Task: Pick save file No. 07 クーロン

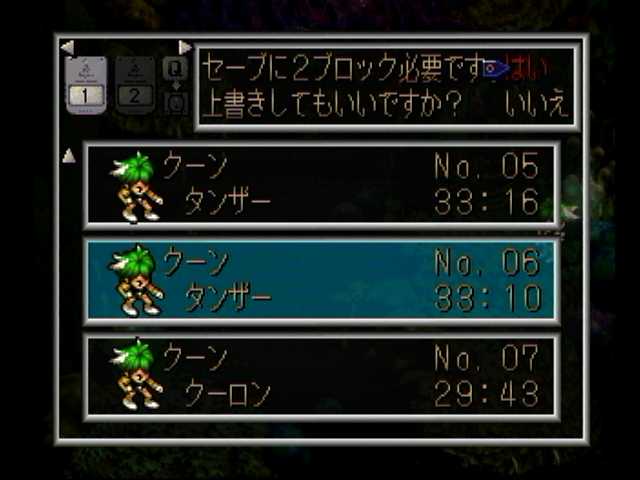Action: click(323, 375)
